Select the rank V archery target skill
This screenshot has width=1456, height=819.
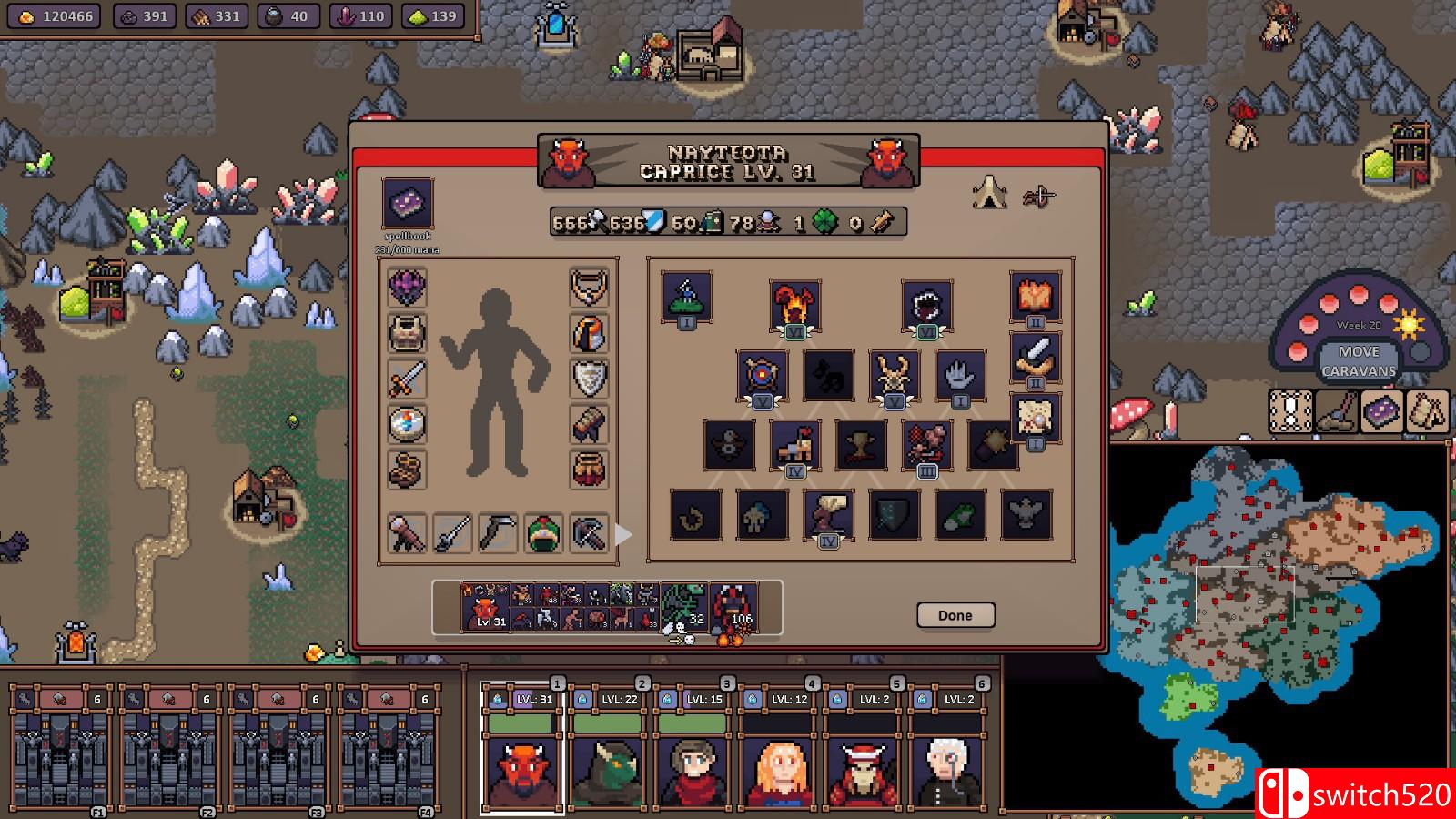pos(761,374)
